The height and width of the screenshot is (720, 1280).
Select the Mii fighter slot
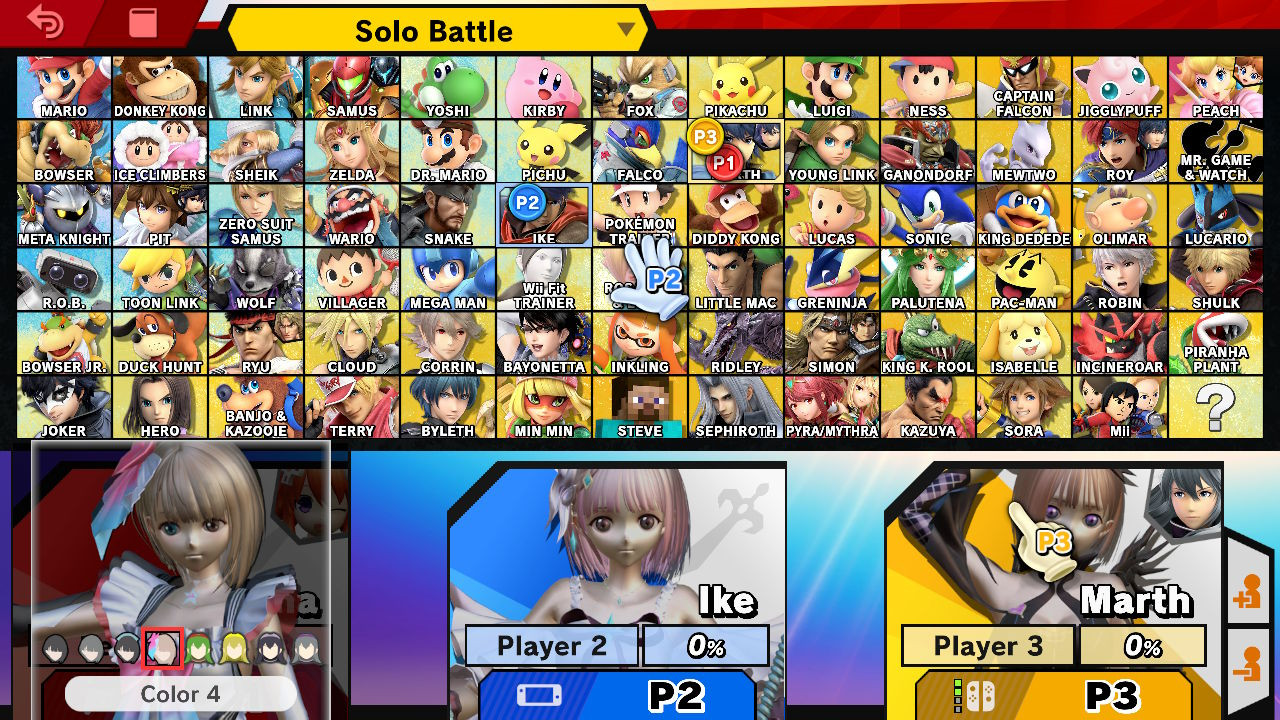[1120, 405]
